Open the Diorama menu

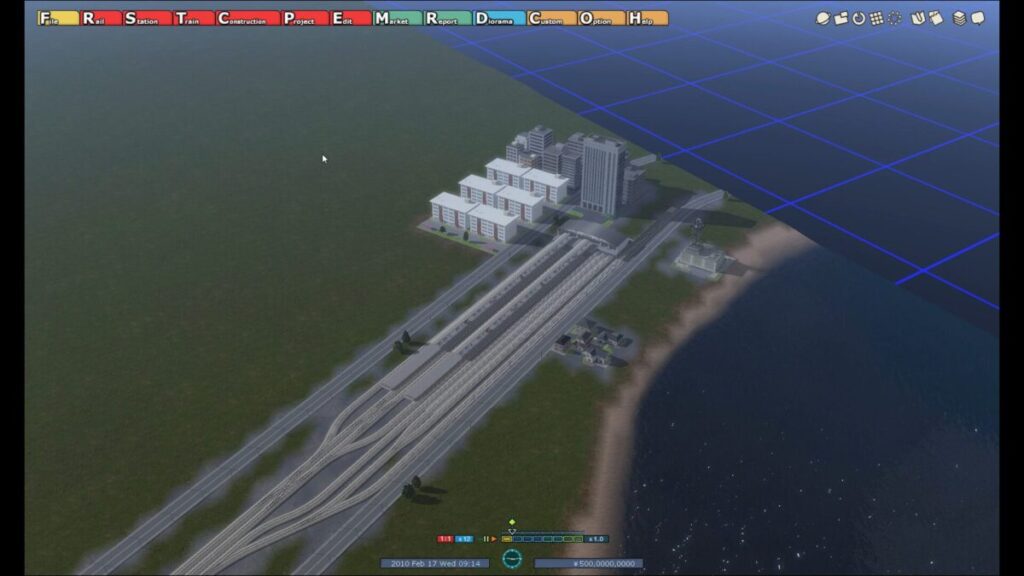click(498, 18)
